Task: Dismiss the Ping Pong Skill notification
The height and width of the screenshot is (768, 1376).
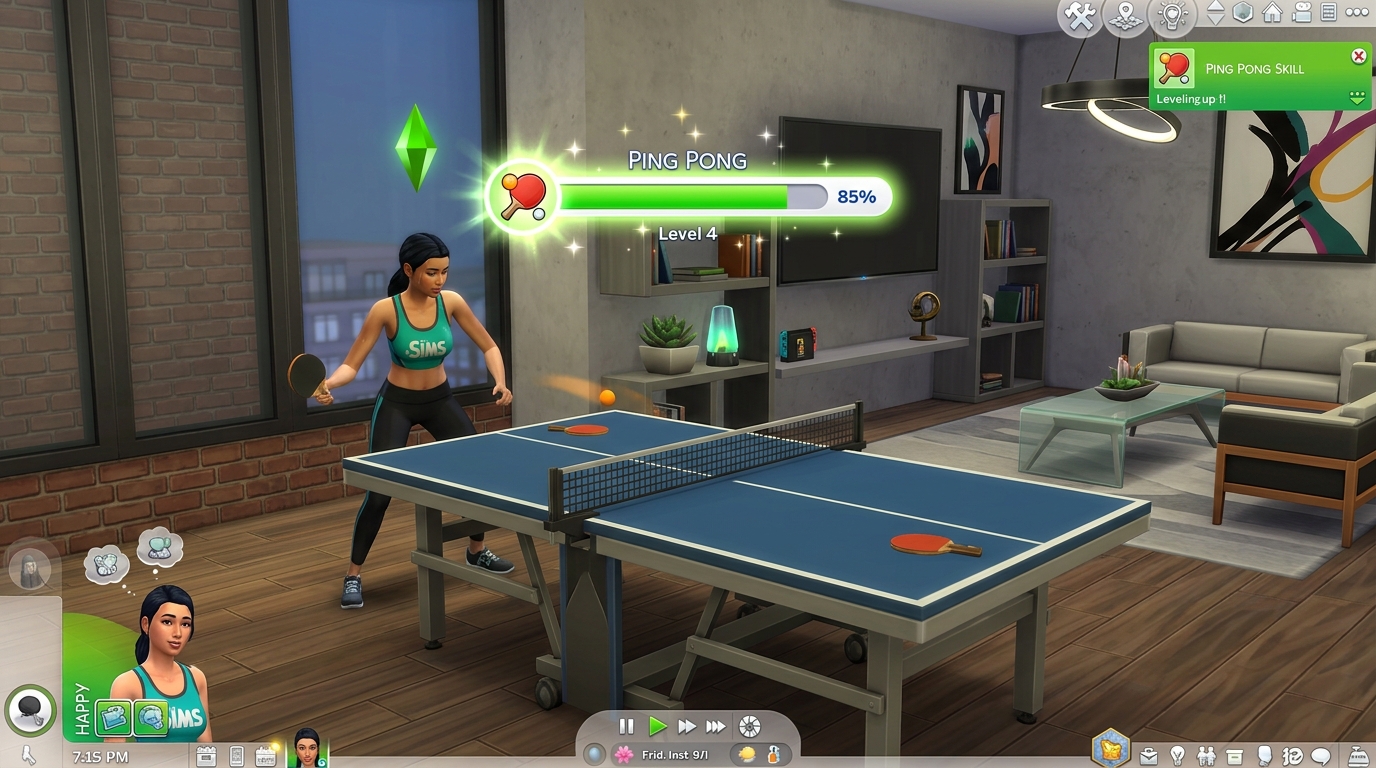Action: [1358, 56]
